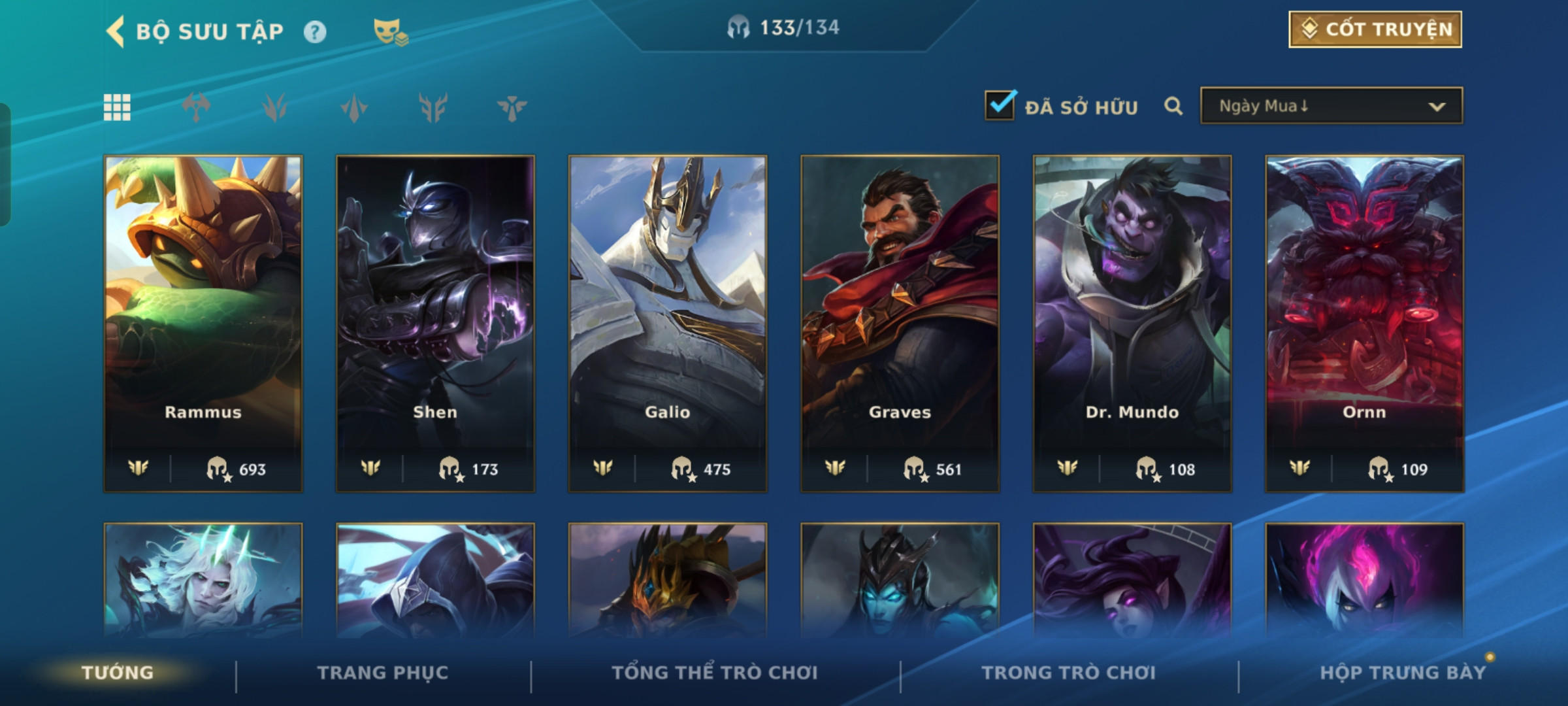Open the champion search magnifier
Image resolution: width=1568 pixels, height=706 pixels.
coord(1173,106)
